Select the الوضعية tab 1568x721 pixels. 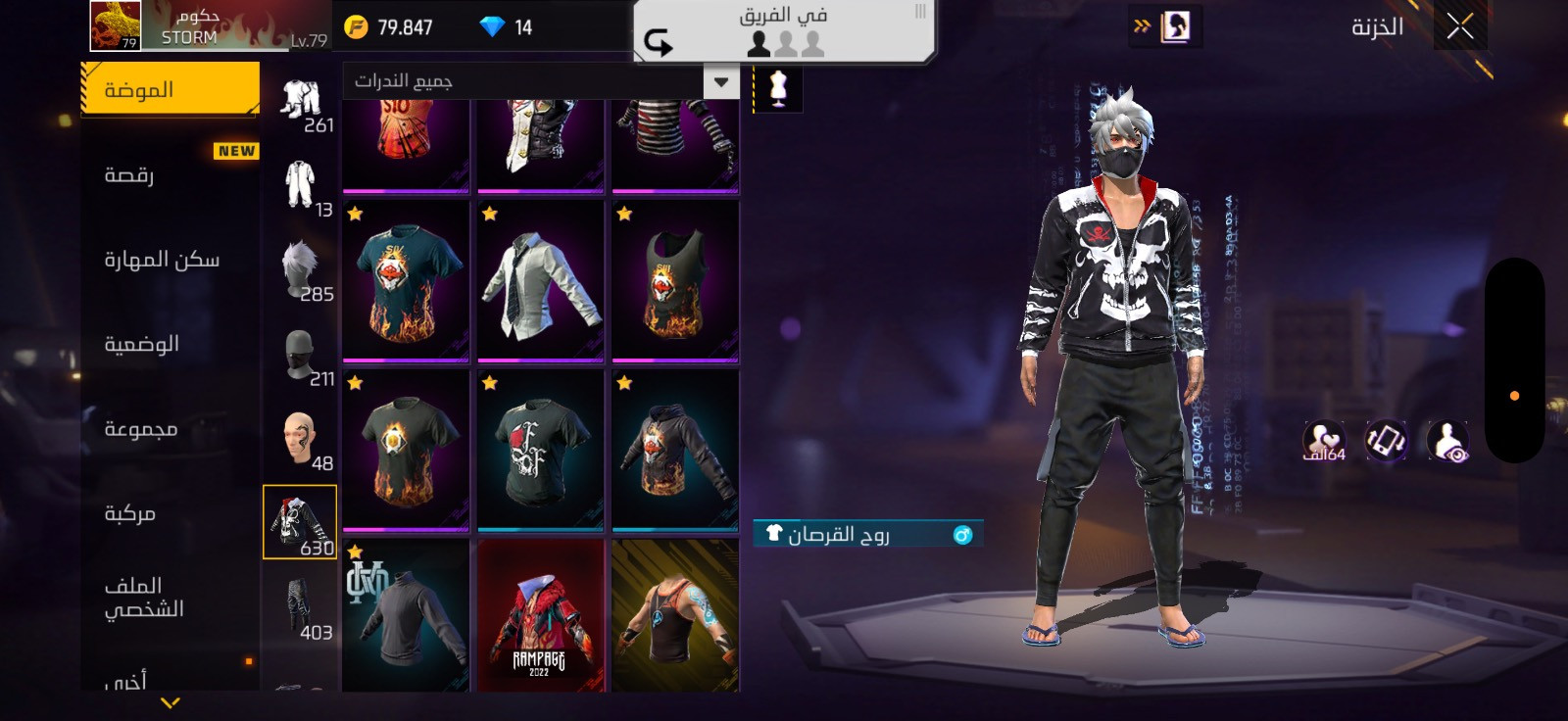point(170,344)
